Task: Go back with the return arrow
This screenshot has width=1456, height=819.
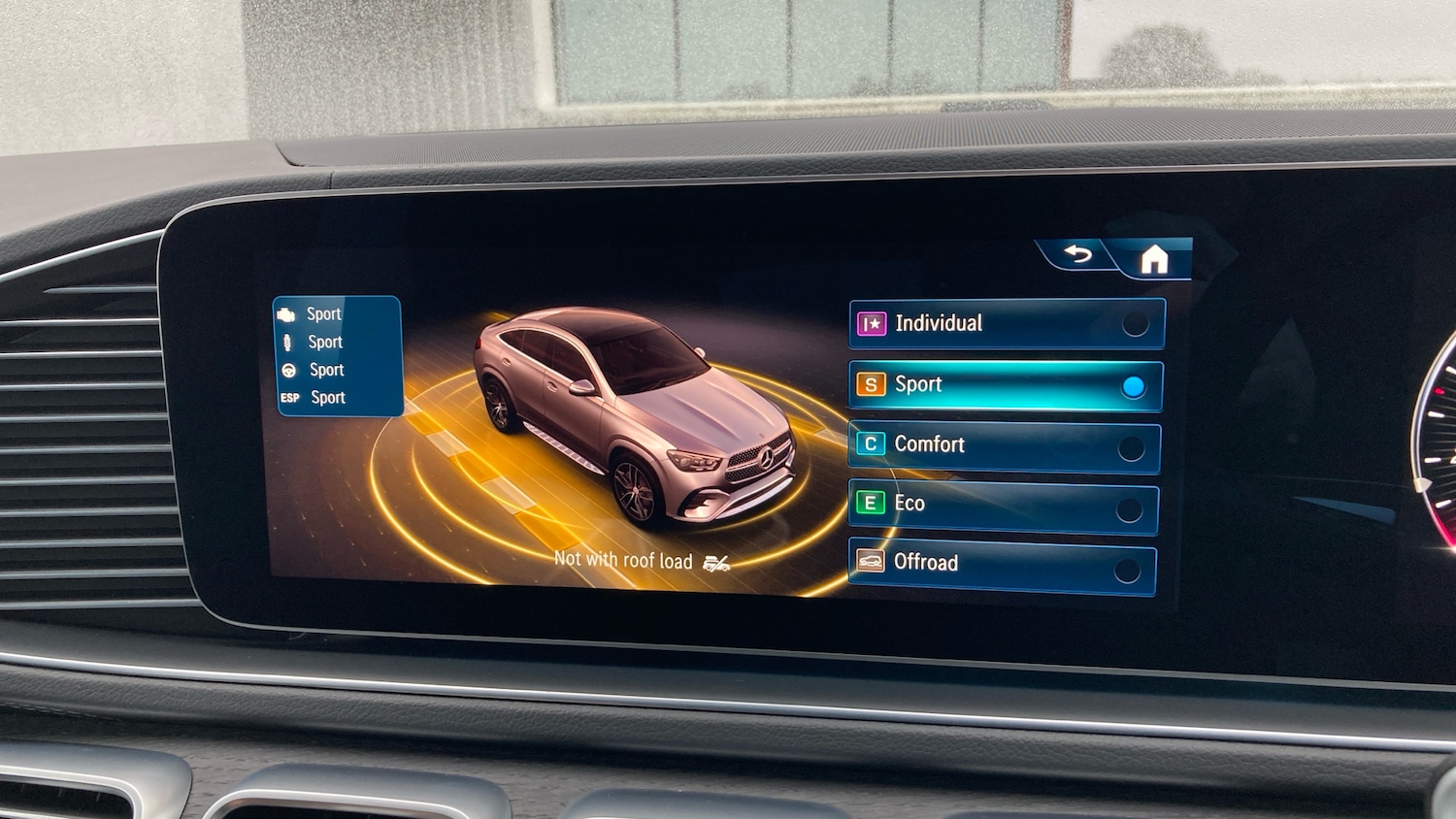Action: [1077, 254]
